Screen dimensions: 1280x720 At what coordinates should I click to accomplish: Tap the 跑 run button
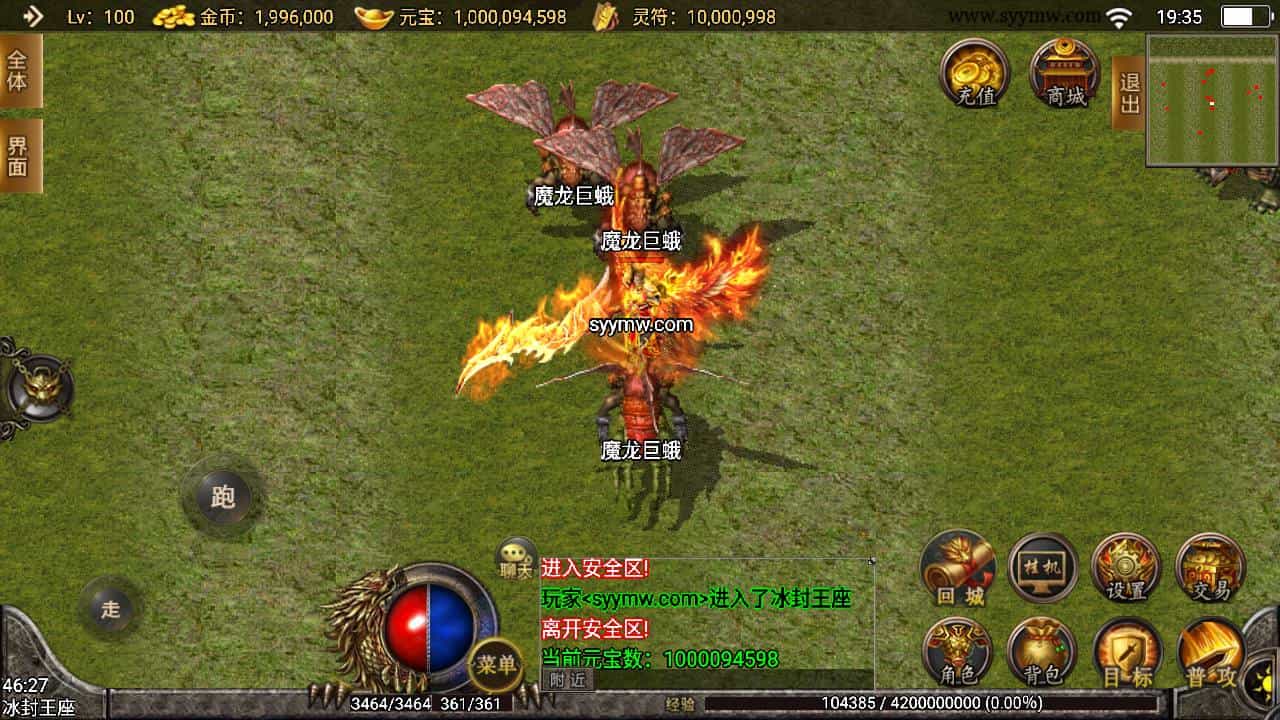tap(222, 496)
